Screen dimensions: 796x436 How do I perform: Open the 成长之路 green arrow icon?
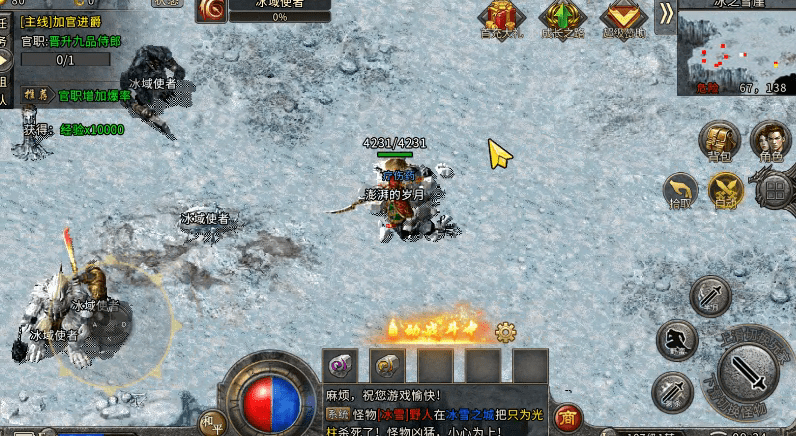[x=561, y=16]
